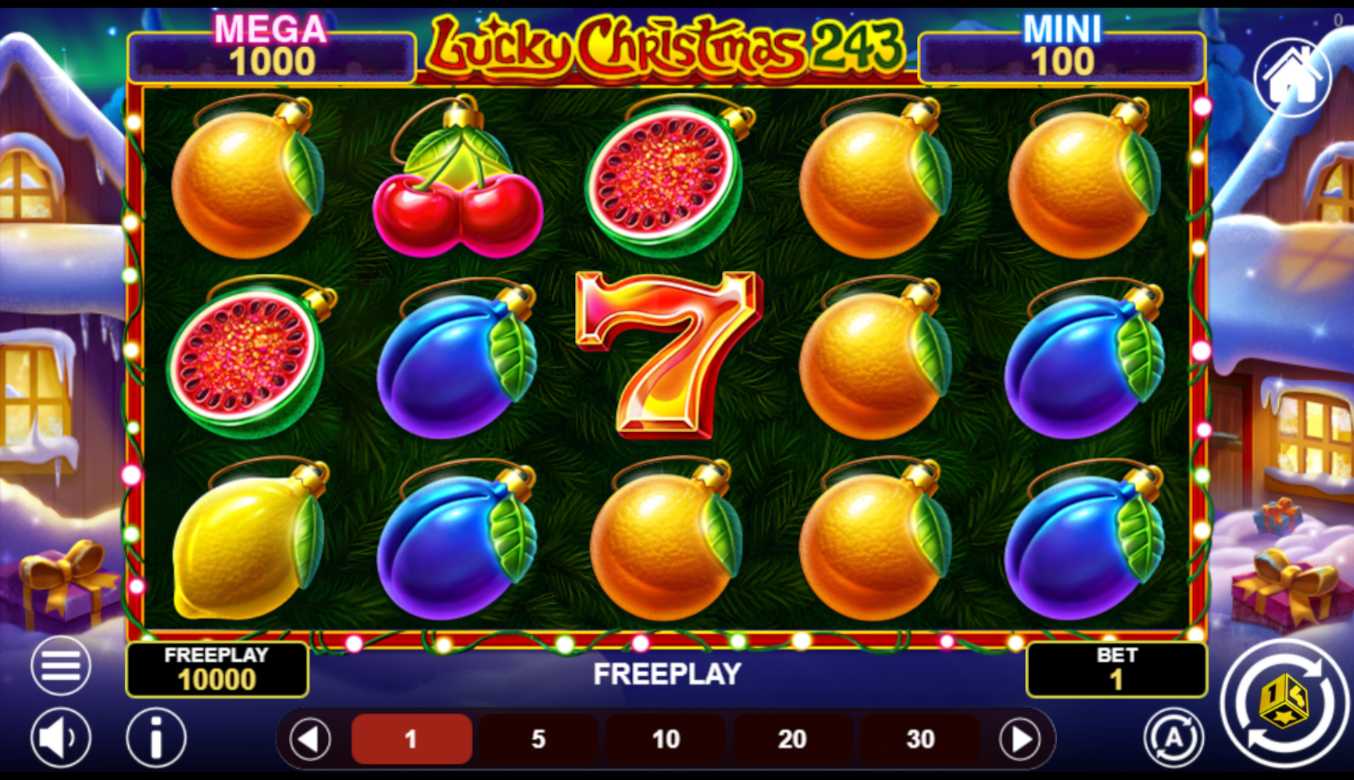Set the bet to 10
Screen dimensions: 1354x780
click(x=666, y=739)
